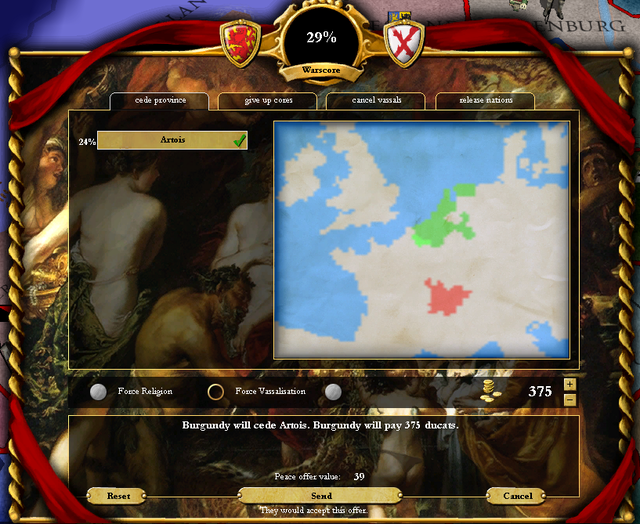Increase the ducats demand with plus
The height and width of the screenshot is (524, 640).
pyautogui.click(x=570, y=384)
